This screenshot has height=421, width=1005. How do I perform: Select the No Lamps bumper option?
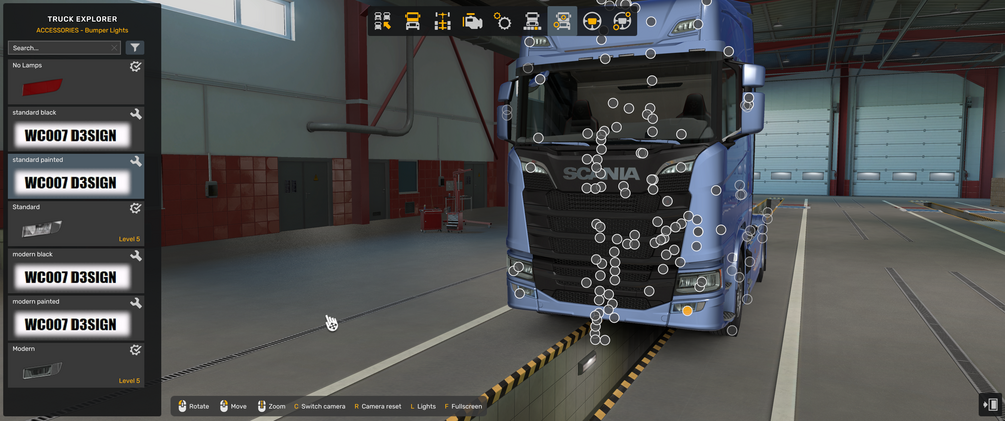[x=75, y=82]
